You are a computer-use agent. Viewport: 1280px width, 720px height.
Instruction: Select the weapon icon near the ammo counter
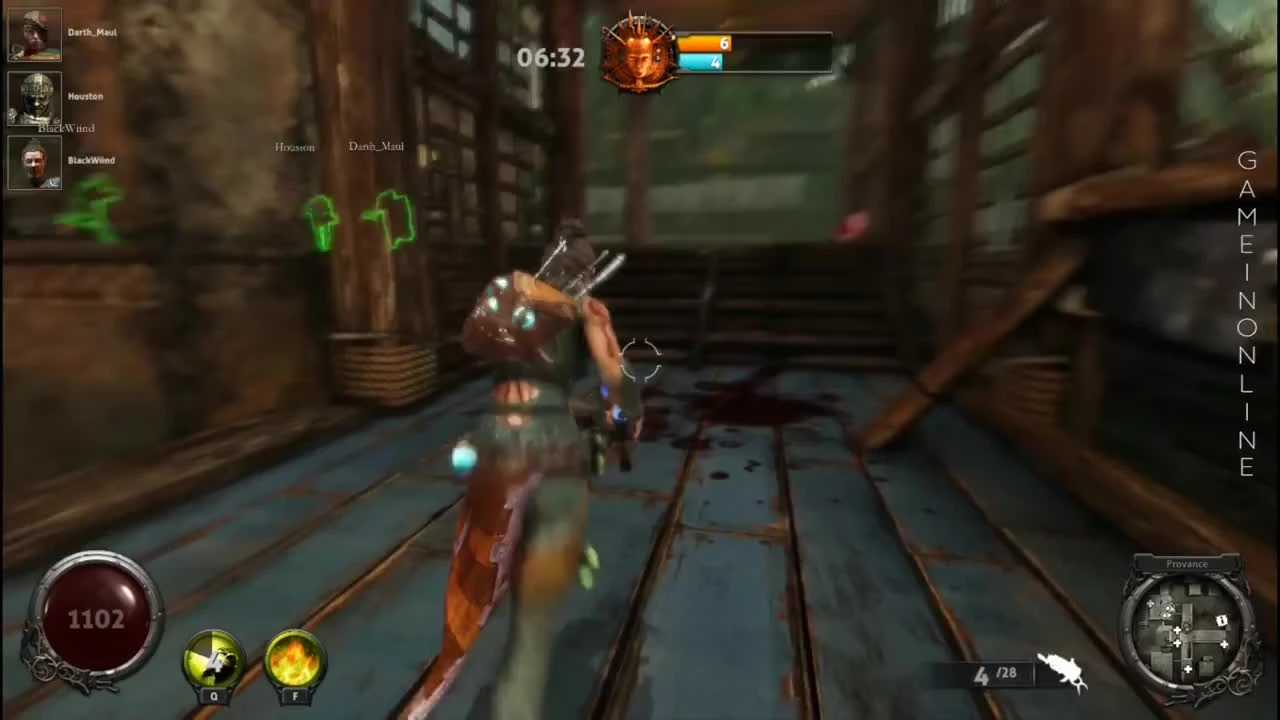1063,672
